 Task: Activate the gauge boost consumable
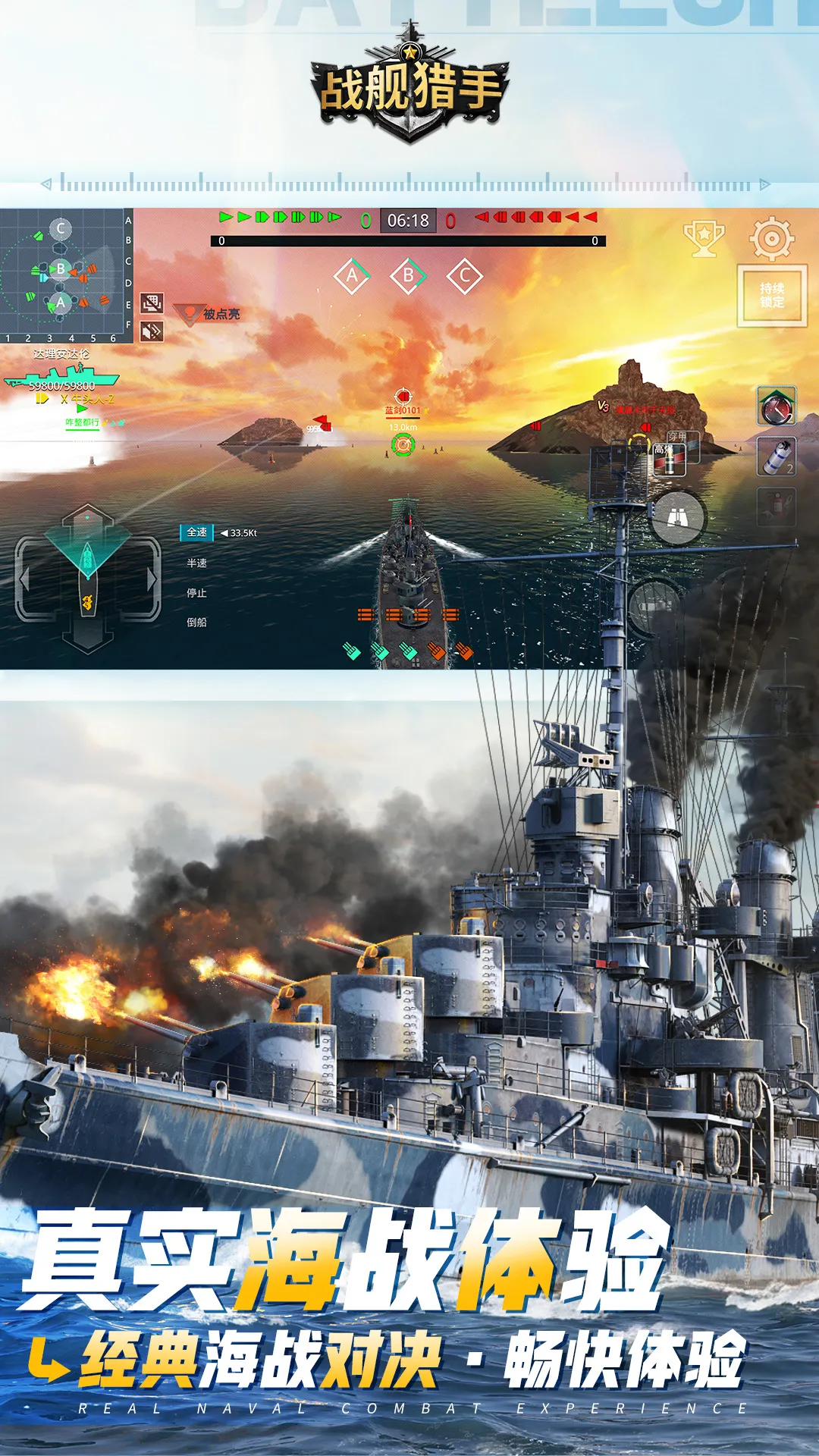point(777,406)
